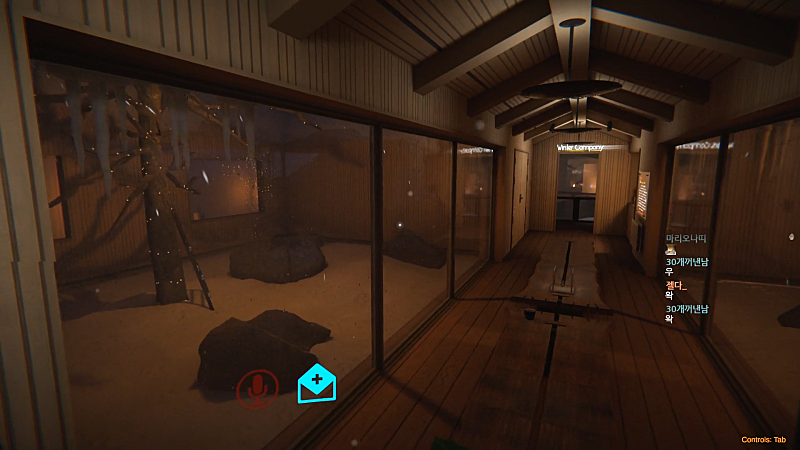The image size is (800, 450).
Task: Select chat user 젤다_
Action: tap(677, 285)
